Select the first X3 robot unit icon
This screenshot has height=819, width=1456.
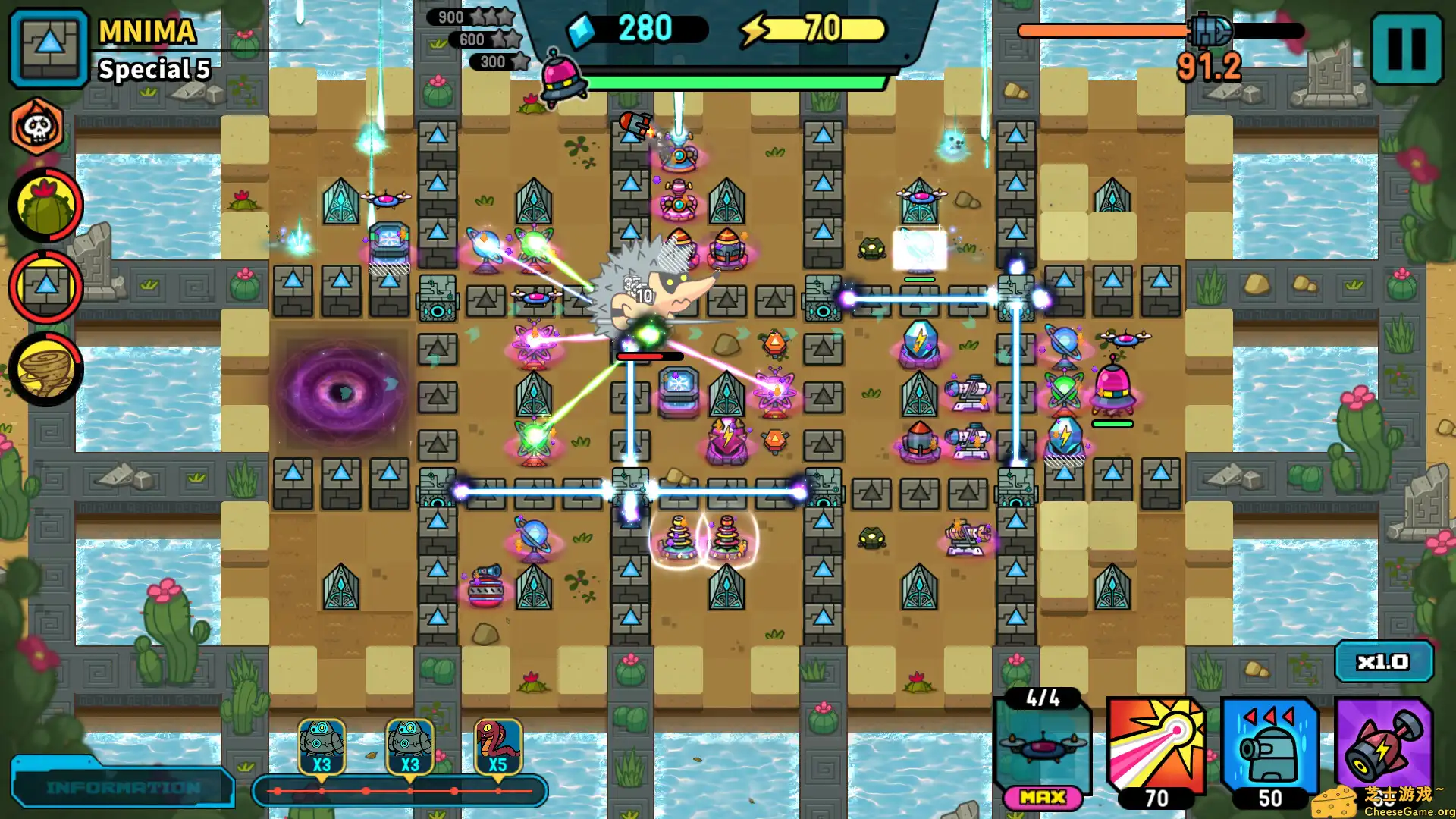(x=322, y=747)
